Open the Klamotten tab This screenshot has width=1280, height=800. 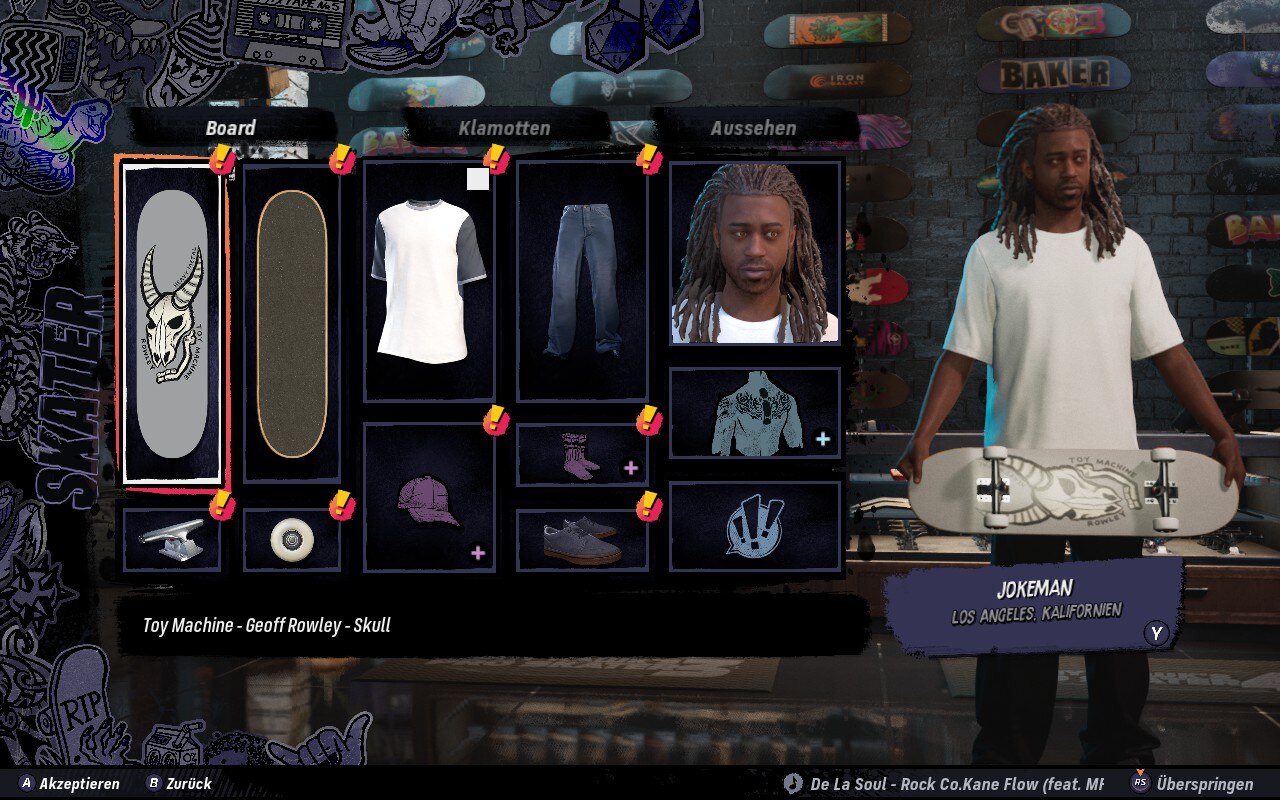pyautogui.click(x=505, y=128)
